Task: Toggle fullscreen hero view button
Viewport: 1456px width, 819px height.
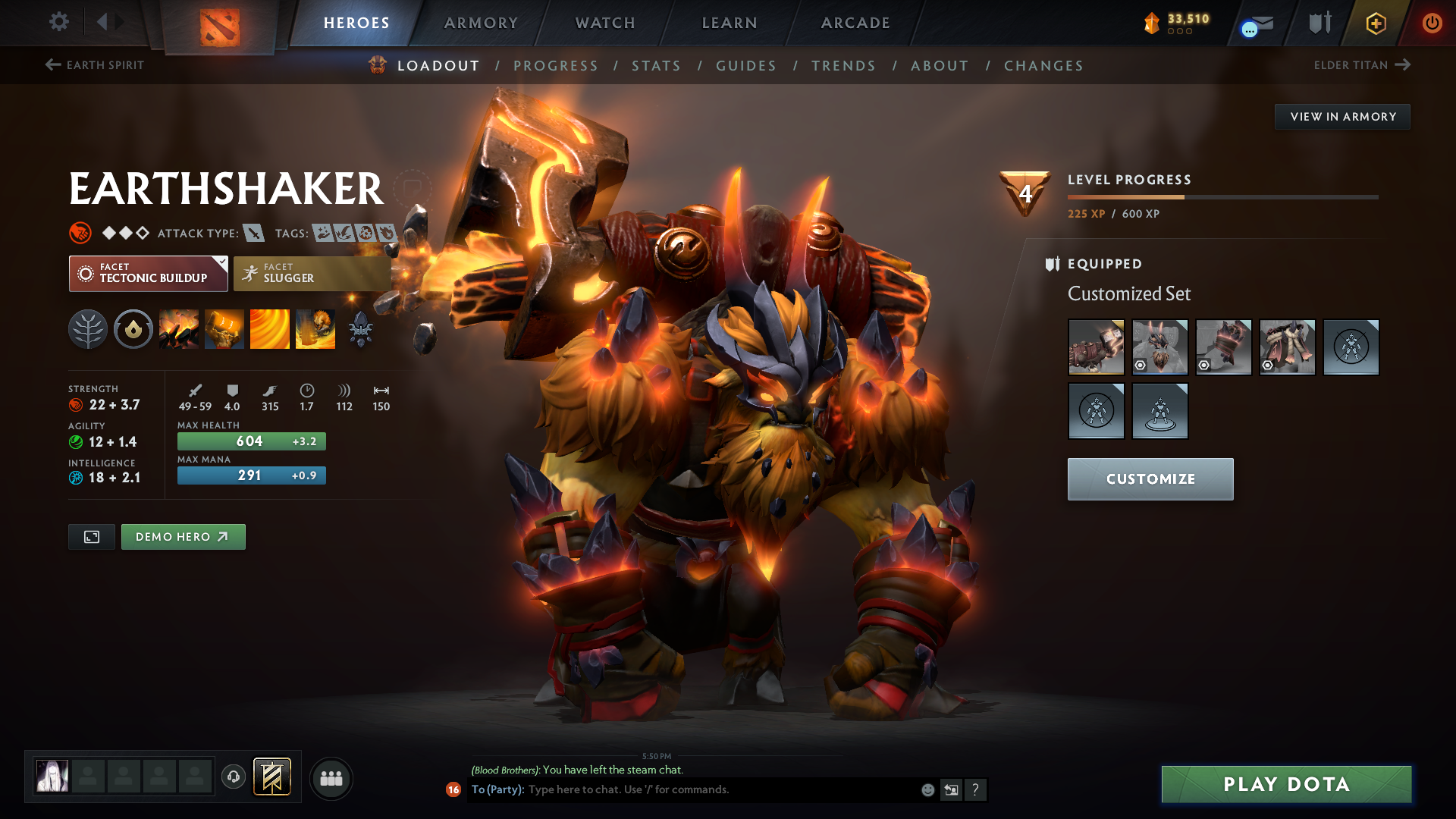Action: [92, 537]
